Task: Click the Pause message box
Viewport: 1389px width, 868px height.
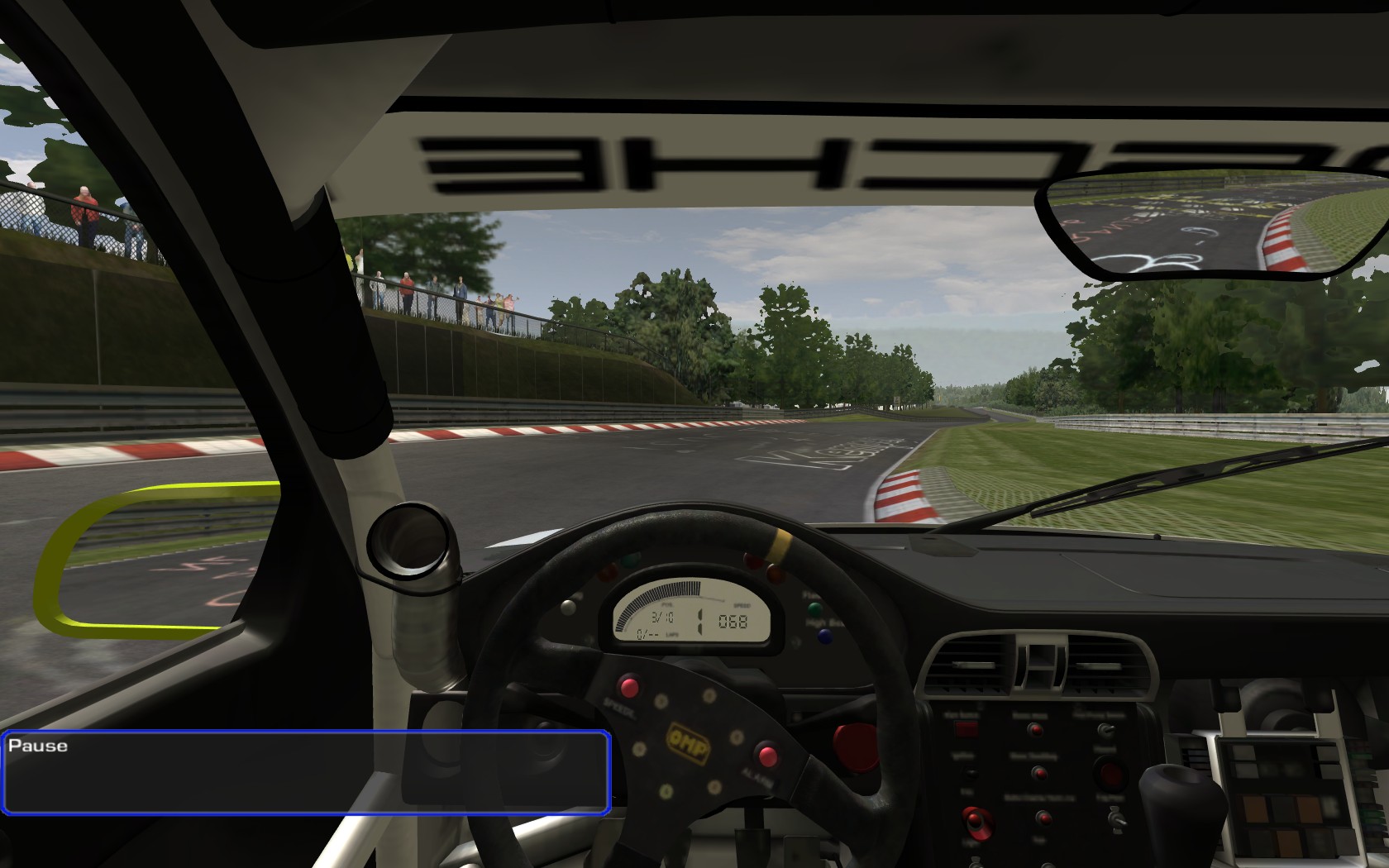Action: pos(306,772)
